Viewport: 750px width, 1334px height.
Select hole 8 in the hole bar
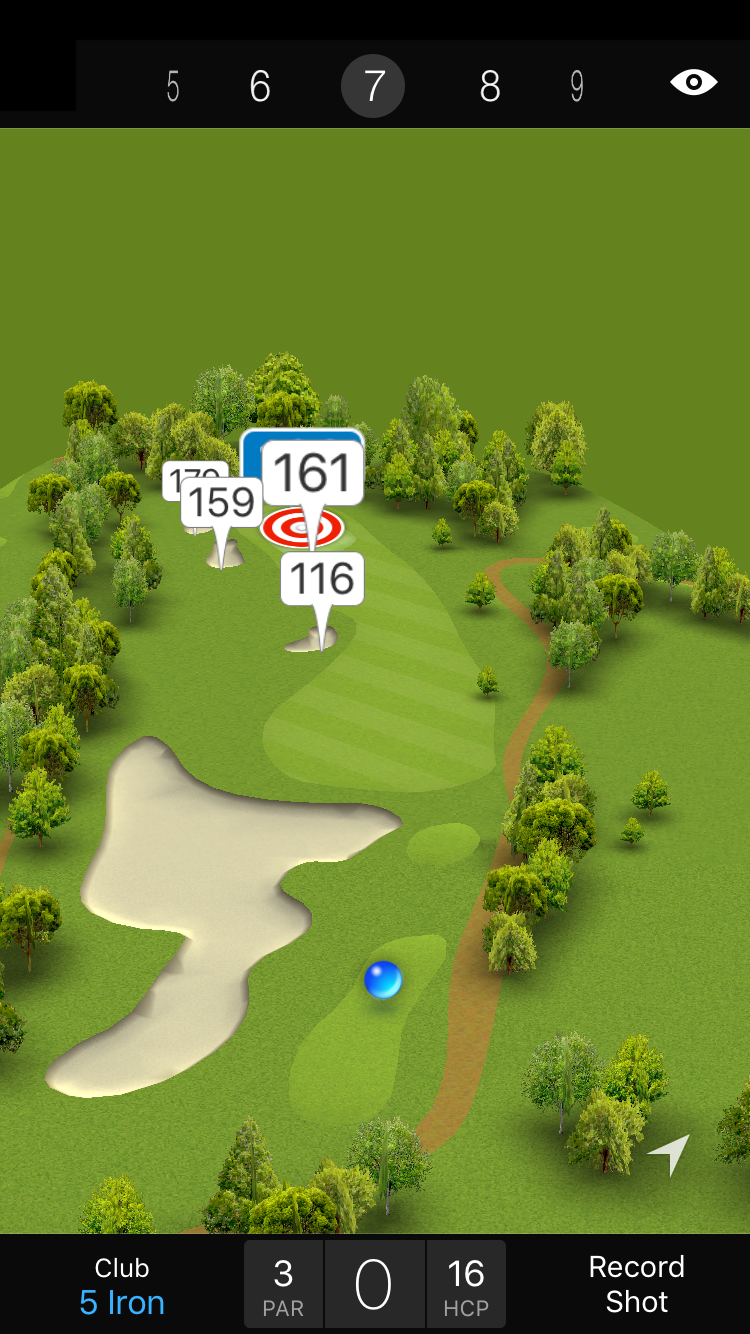[x=489, y=87]
